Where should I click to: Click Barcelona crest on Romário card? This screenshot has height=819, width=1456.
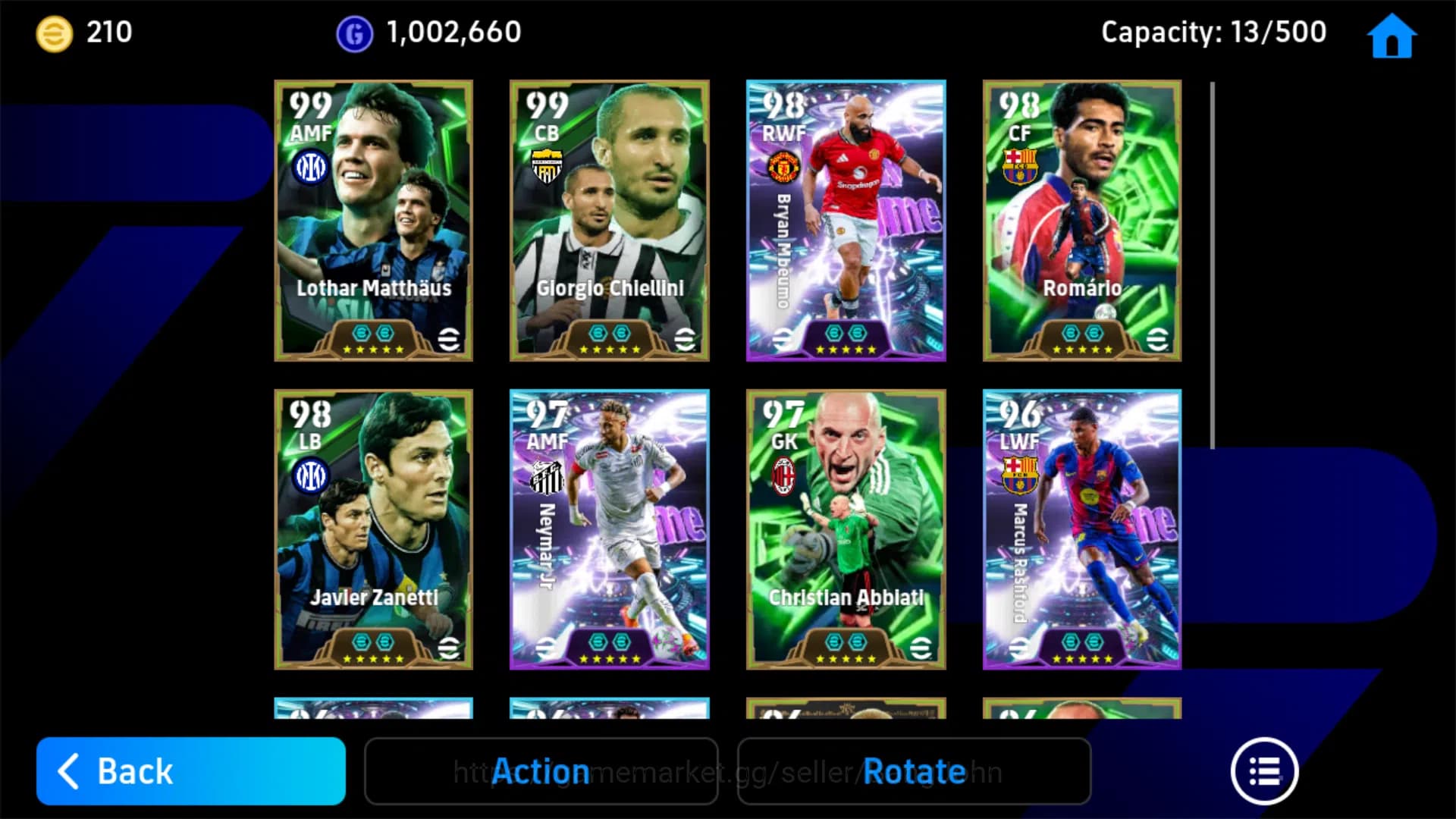1020,165
